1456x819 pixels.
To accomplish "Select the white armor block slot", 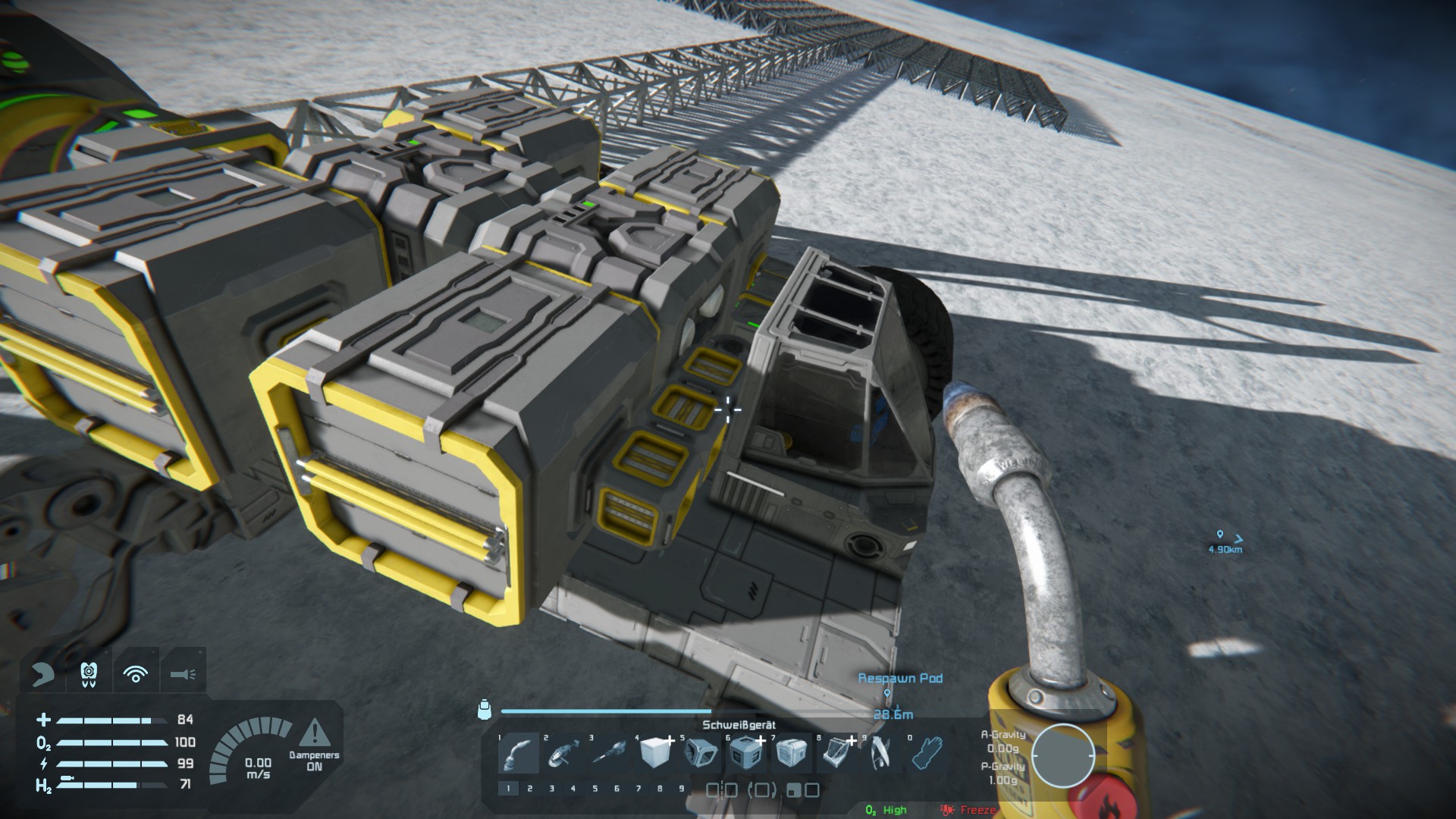I will [655, 752].
